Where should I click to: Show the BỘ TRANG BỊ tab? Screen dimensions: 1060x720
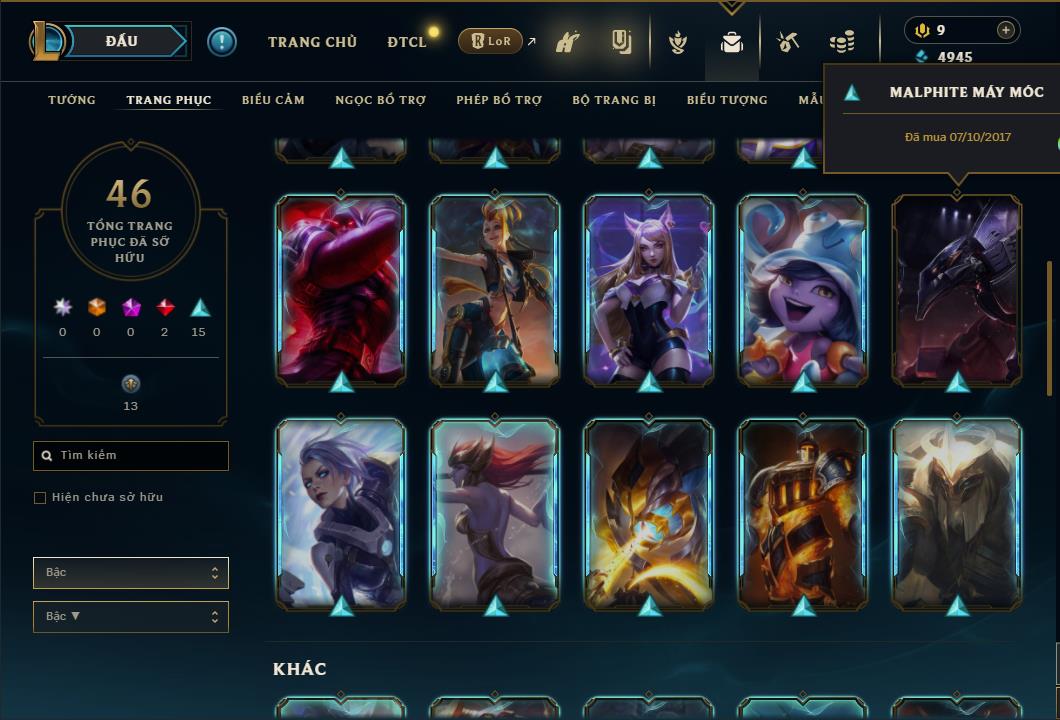tap(614, 100)
